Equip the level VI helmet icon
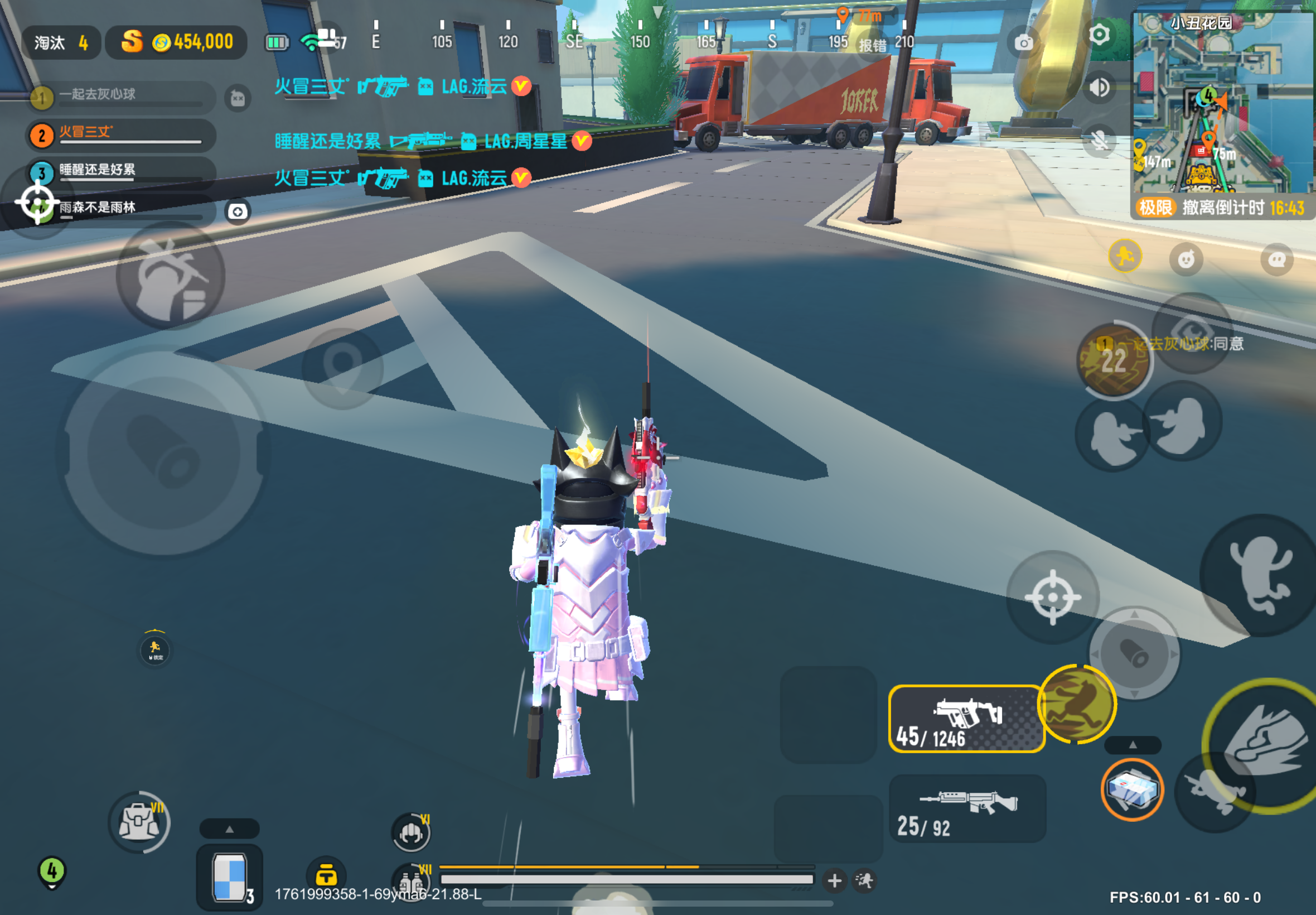The image size is (1316, 915). point(410,832)
